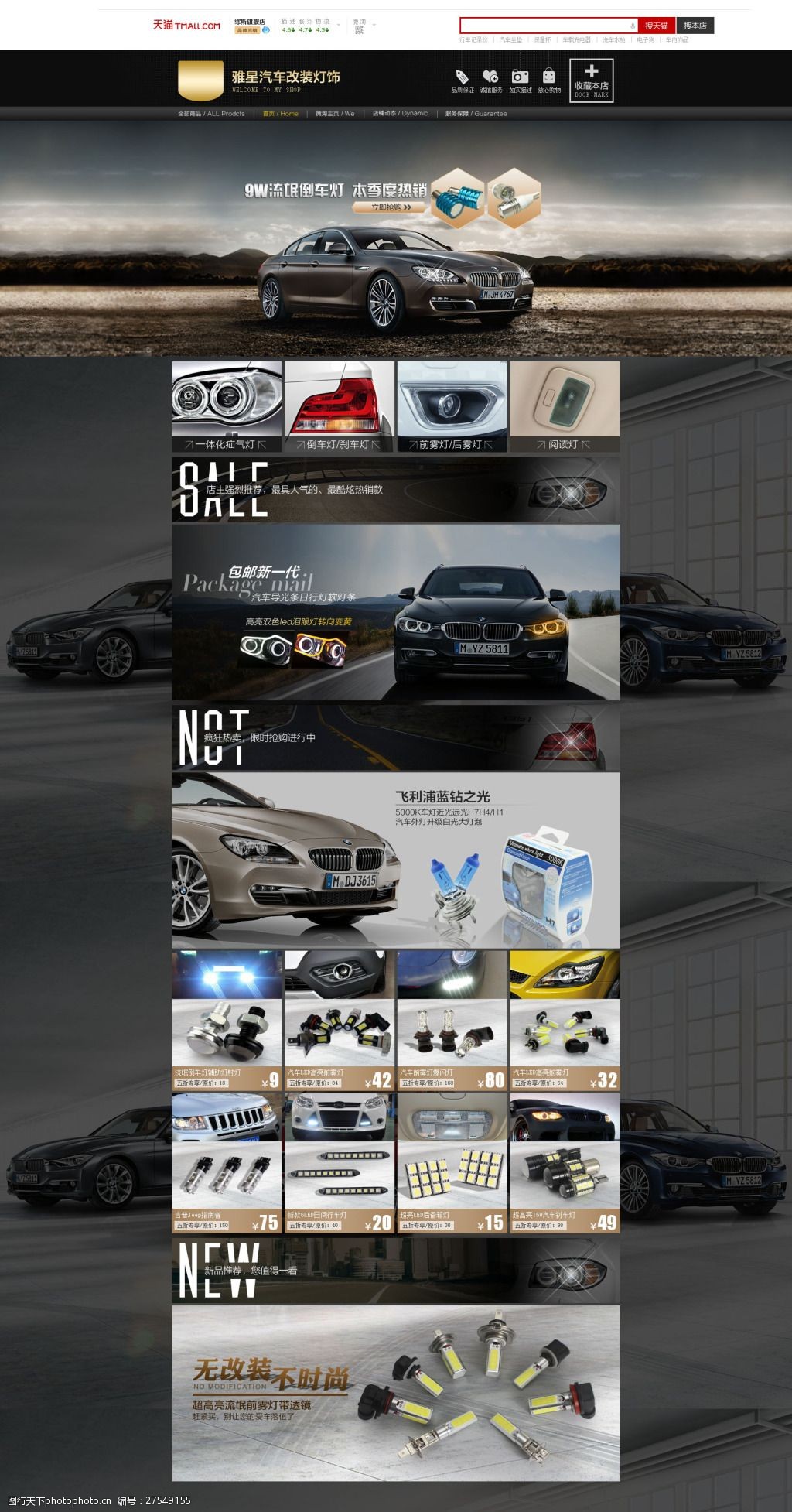The height and width of the screenshot is (1512, 792).
Task: Open the ¥9 reverse light product
Action: point(227,1021)
